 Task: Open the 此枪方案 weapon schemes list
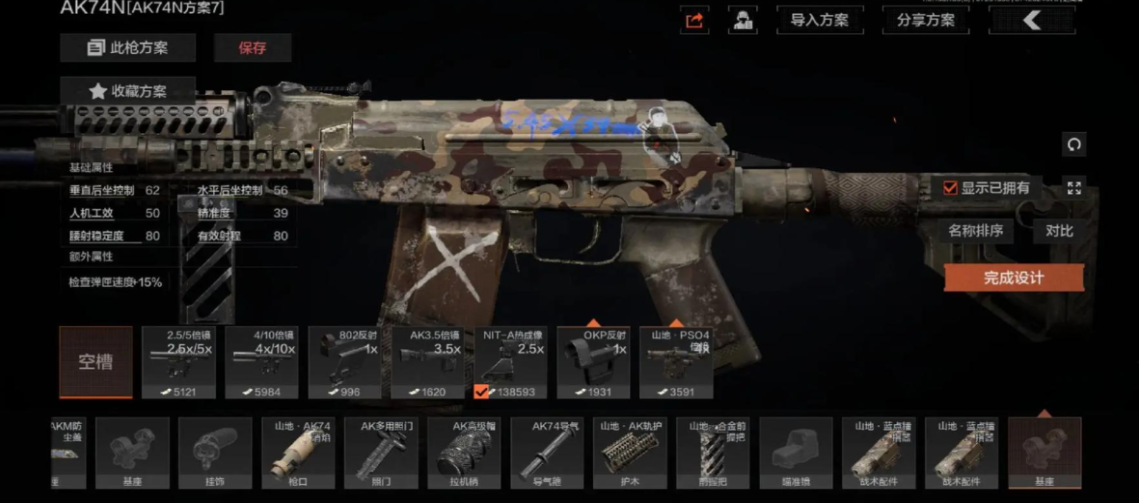127,47
